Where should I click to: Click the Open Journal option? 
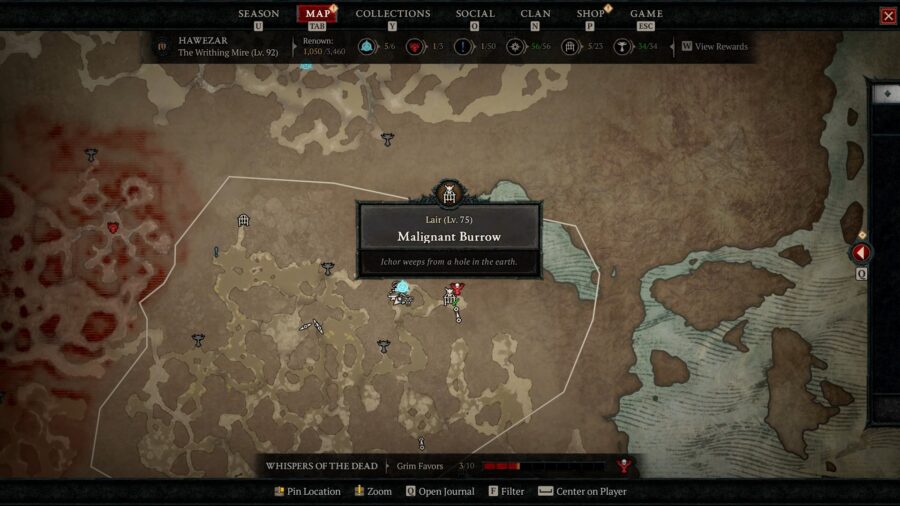[x=442, y=492]
